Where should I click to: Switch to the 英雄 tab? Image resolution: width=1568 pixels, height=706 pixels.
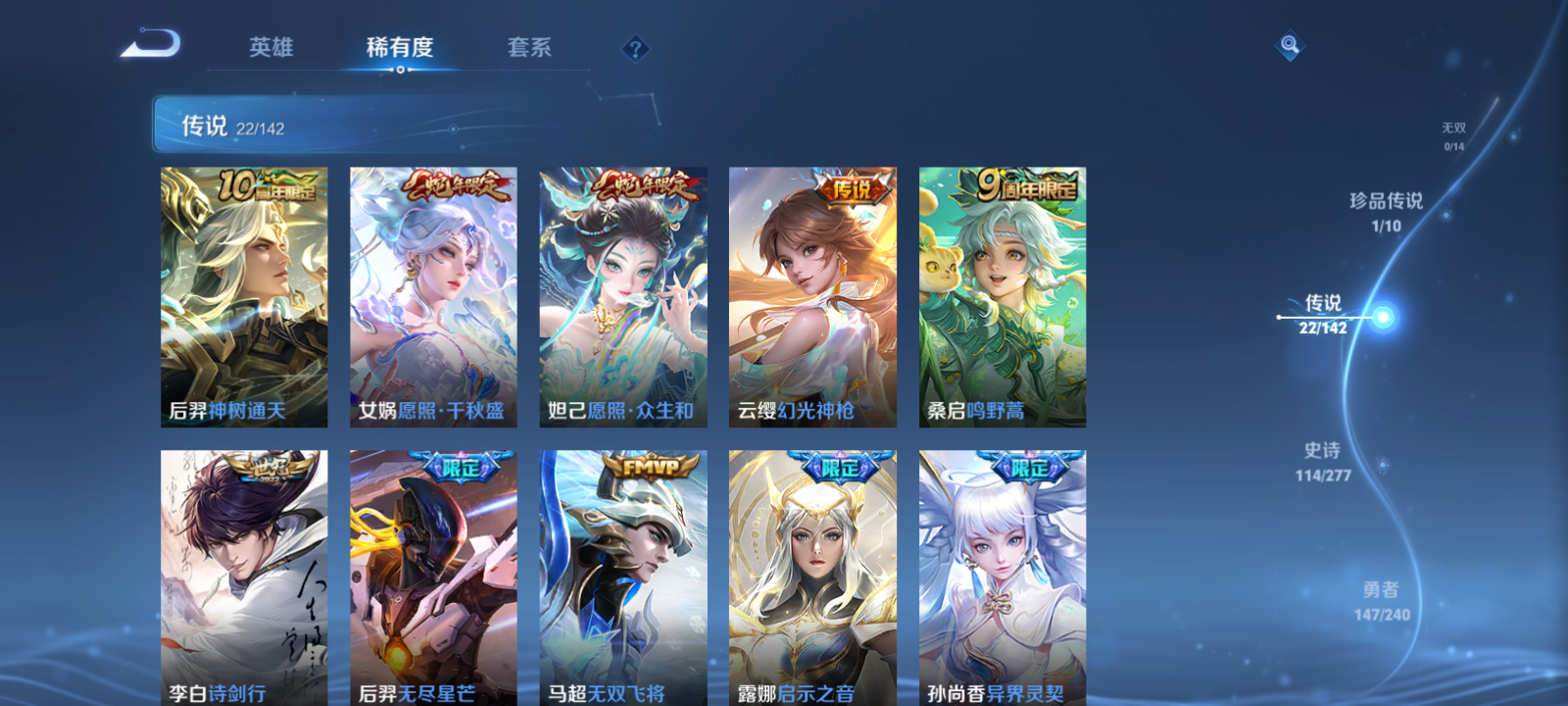click(271, 47)
